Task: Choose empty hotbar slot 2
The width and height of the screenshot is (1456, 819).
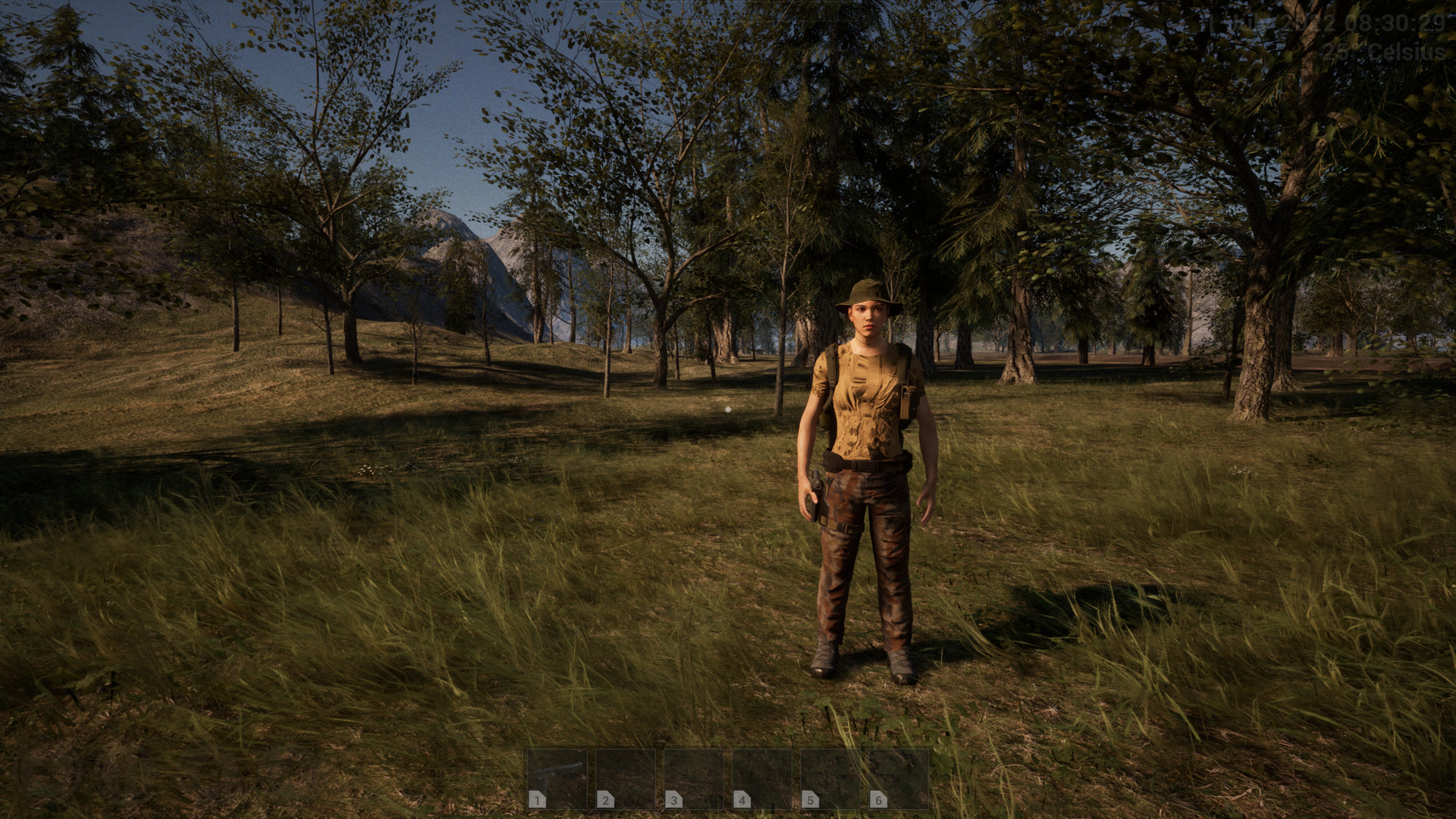Action: (x=626, y=779)
